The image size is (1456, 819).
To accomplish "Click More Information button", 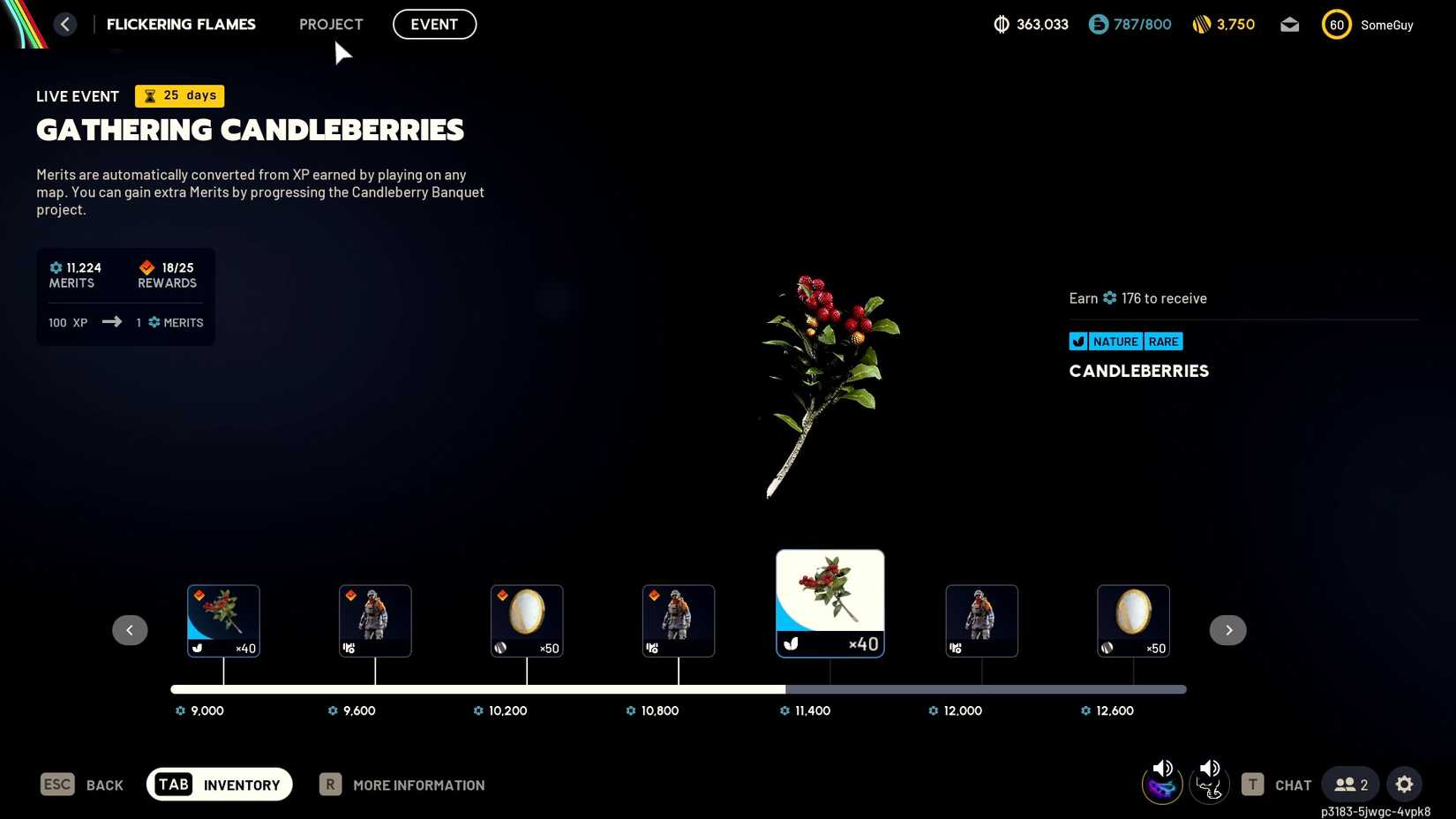I will pos(402,784).
